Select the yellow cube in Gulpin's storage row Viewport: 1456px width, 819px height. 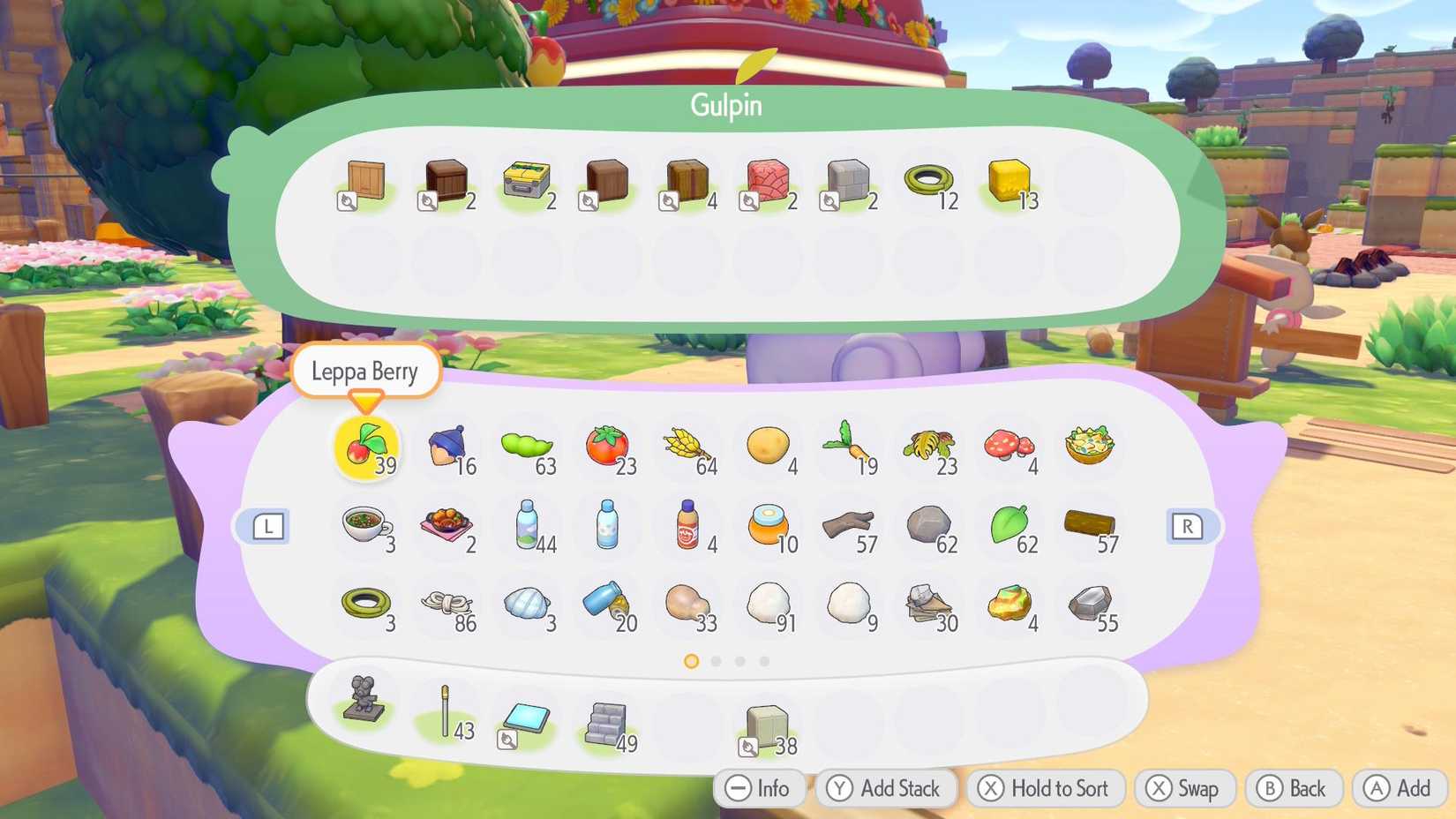(1009, 179)
